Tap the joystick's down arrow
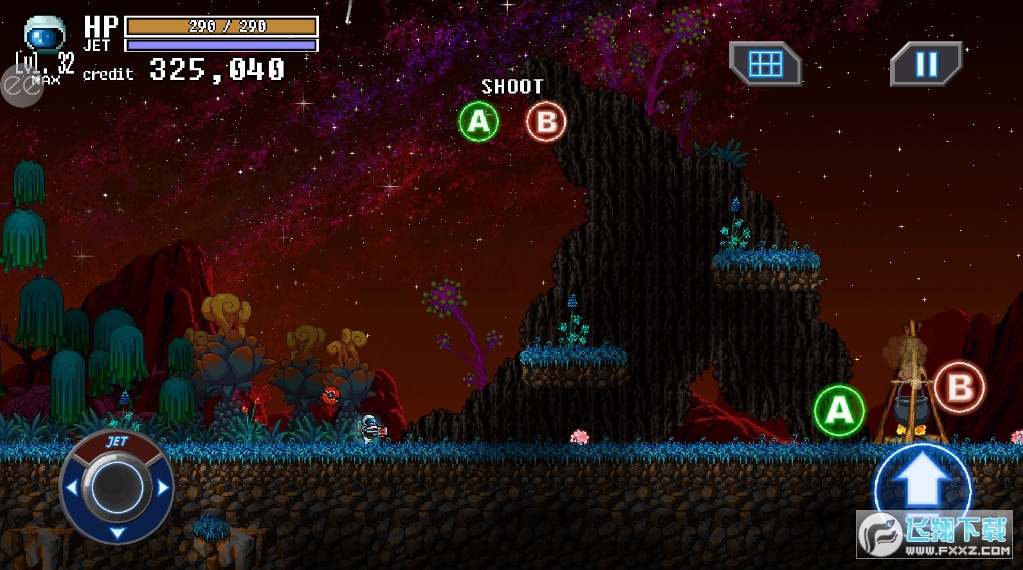This screenshot has height=570, width=1023. pyautogui.click(x=117, y=532)
